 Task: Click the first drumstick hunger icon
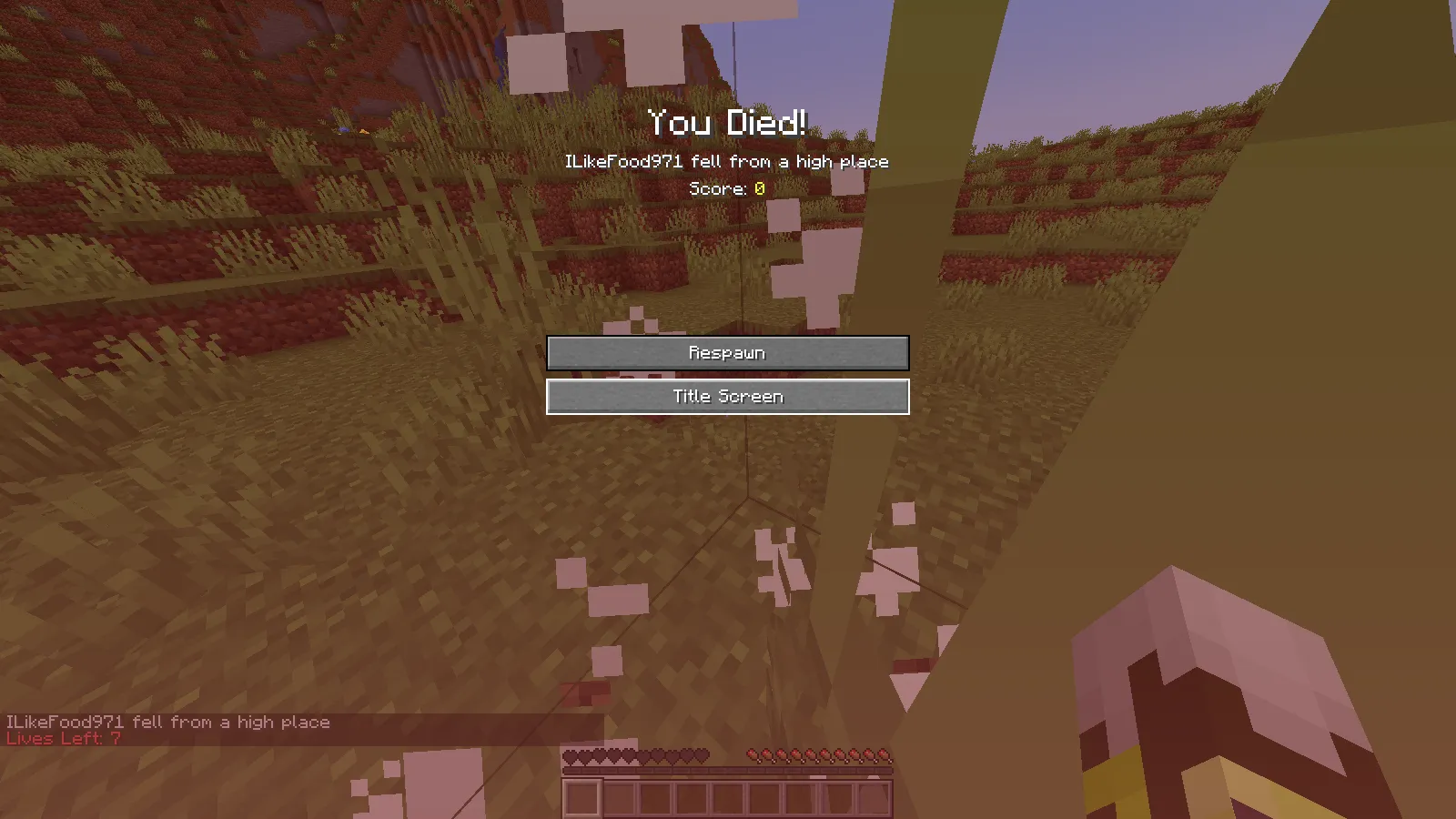(x=753, y=755)
